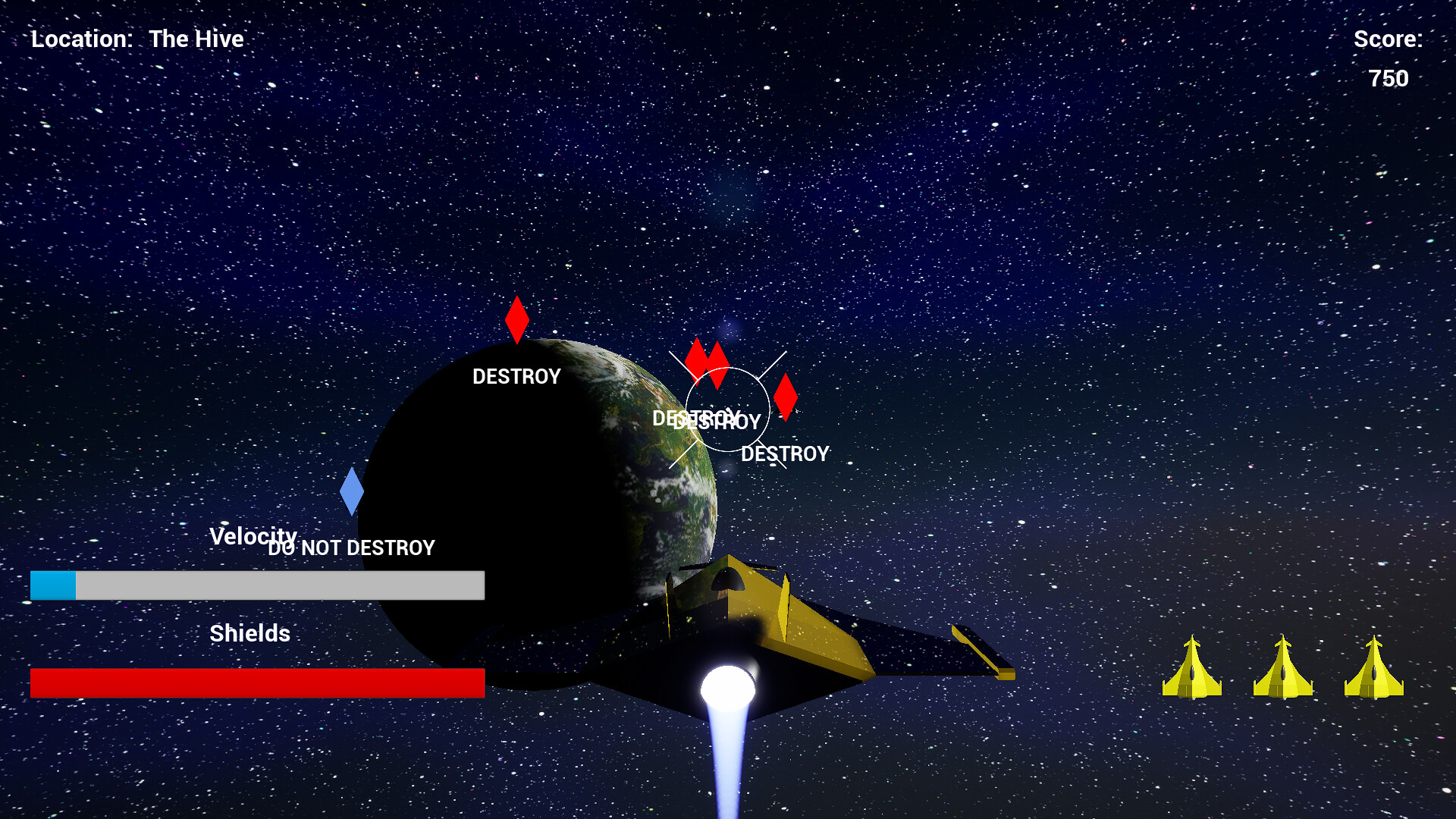Click the DO NOT DESTROY label
Screen dimensions: 1456x819
[x=351, y=547]
